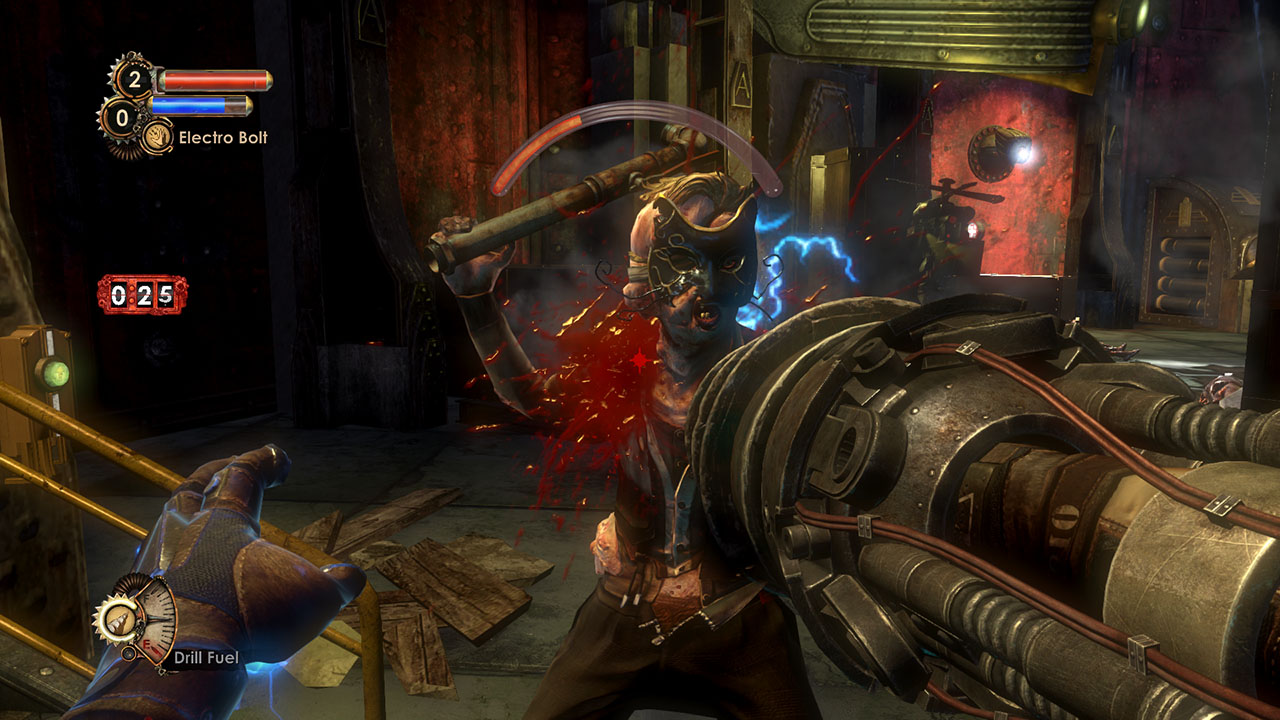Expand the first digit wheel of the counter
The image size is (1280, 720).
click(119, 294)
